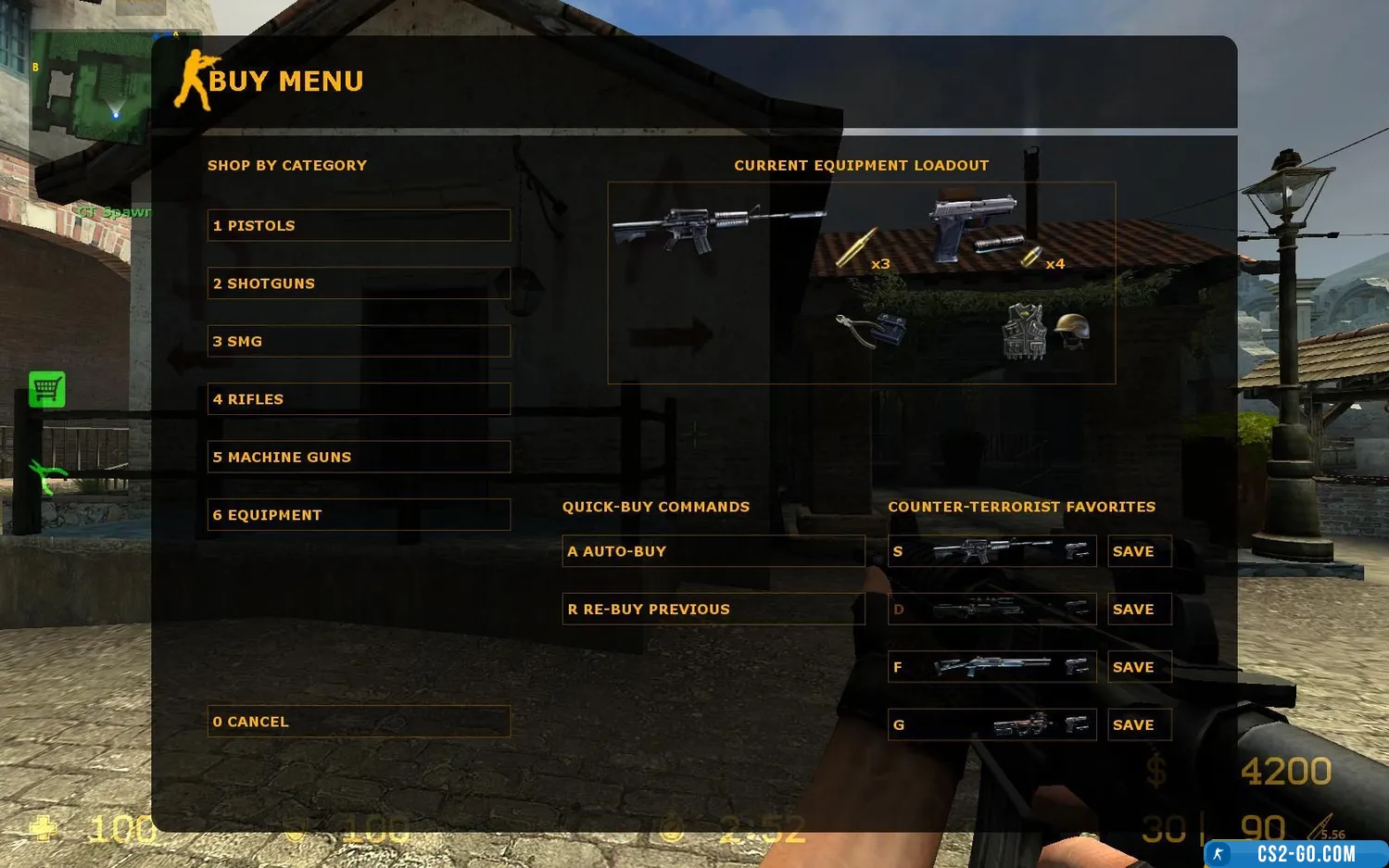Save current loadout to slot F
The image size is (1389, 868).
(1139, 667)
